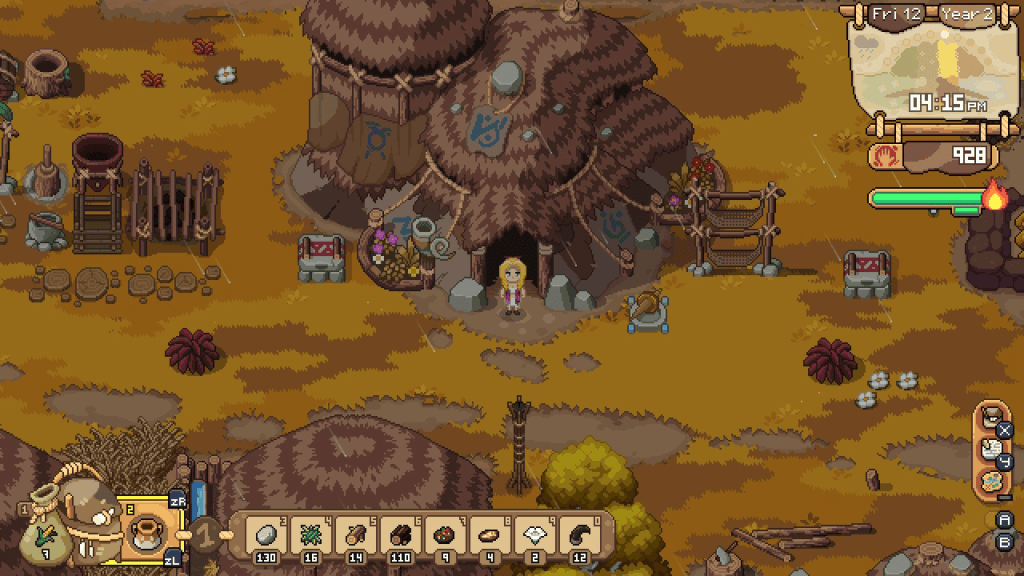
Task: Choose the white flower slot
Action: 535,534
